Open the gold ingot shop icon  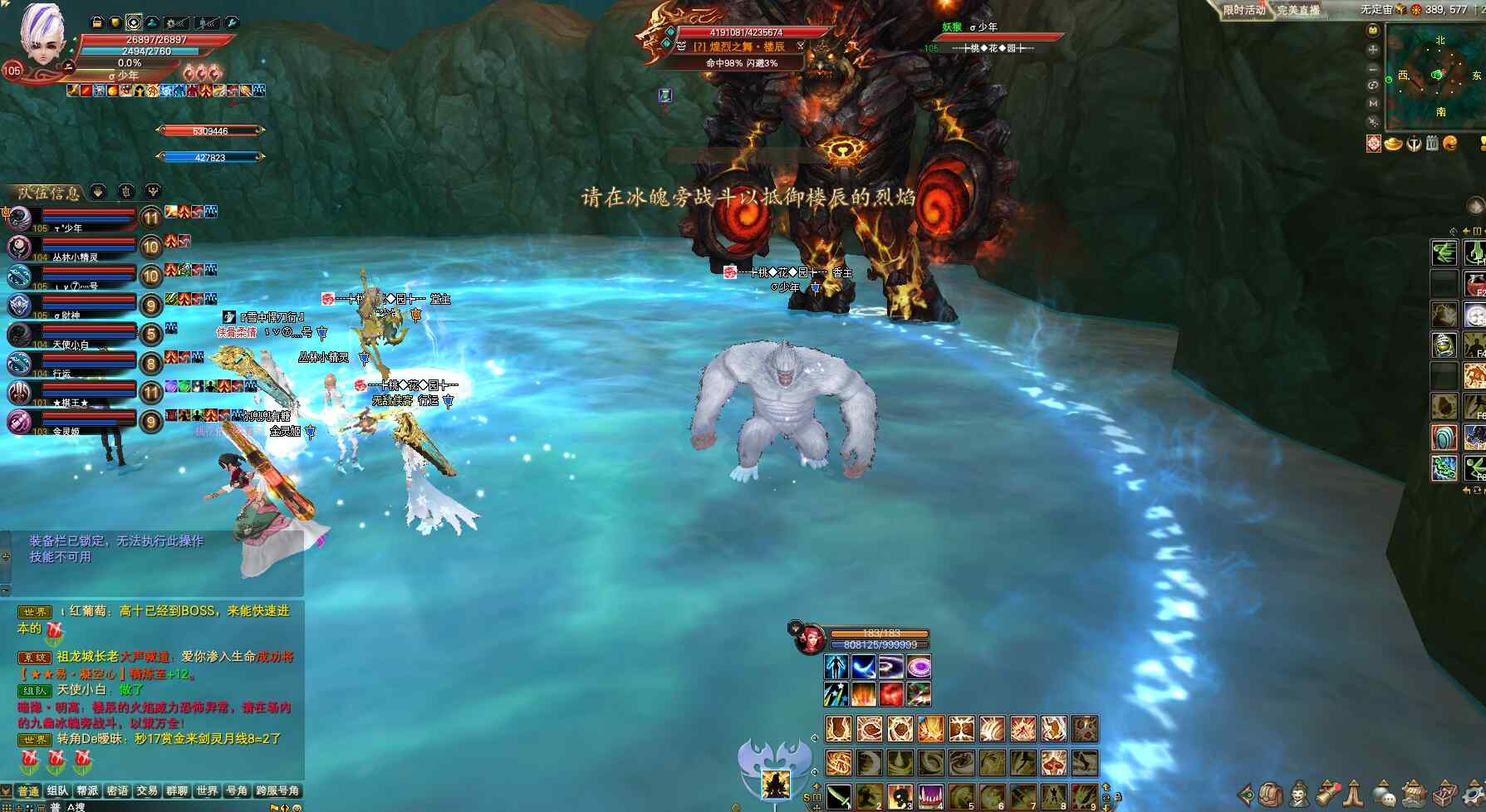pos(1393,144)
